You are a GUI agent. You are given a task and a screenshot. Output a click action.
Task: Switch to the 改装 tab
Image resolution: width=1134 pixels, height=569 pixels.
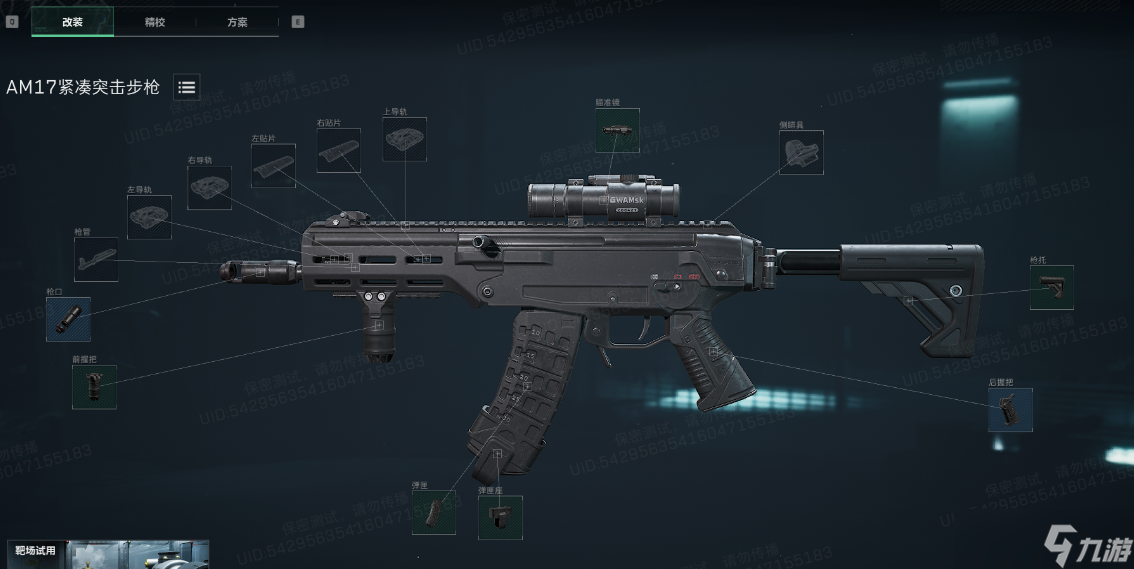(x=72, y=21)
